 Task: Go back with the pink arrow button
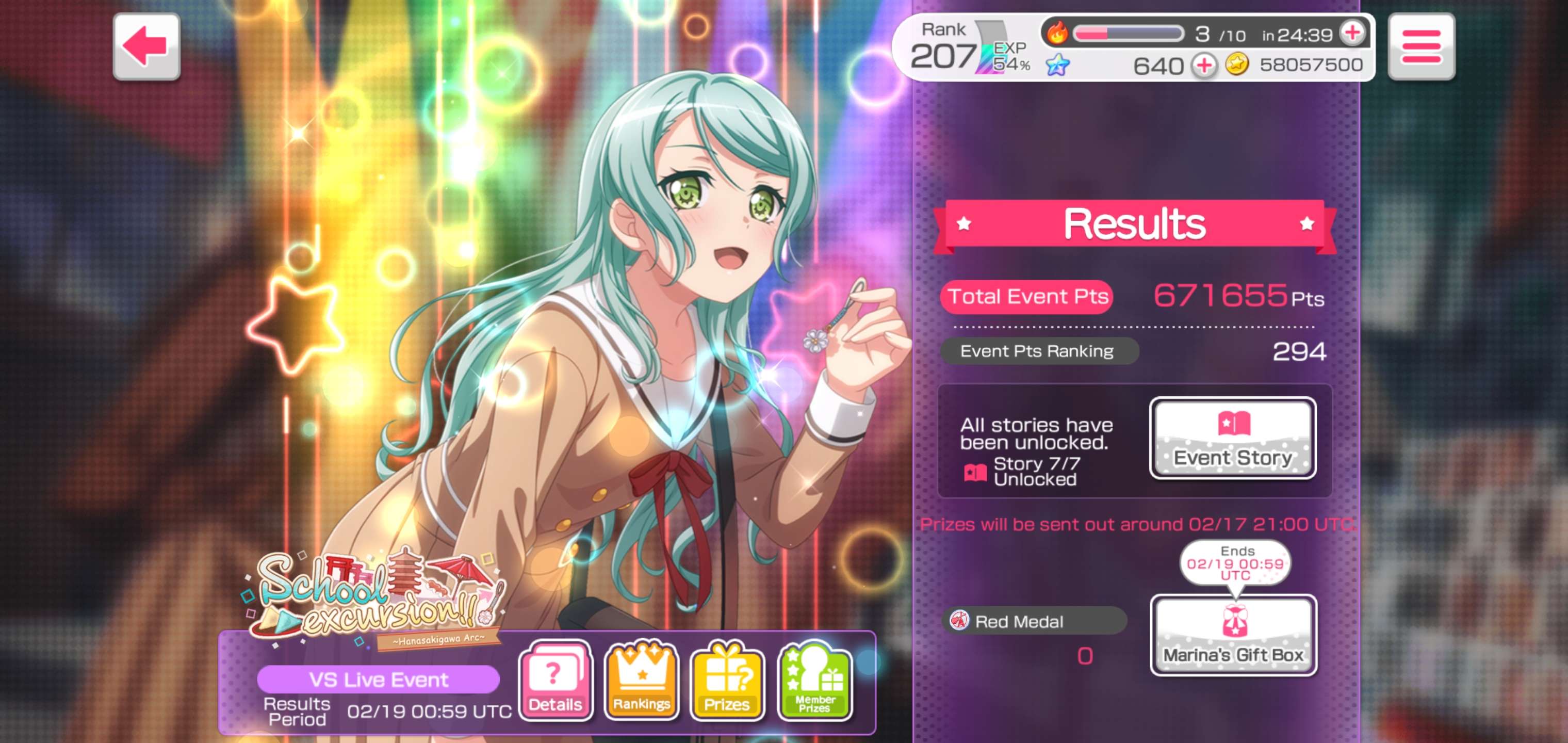[146, 46]
